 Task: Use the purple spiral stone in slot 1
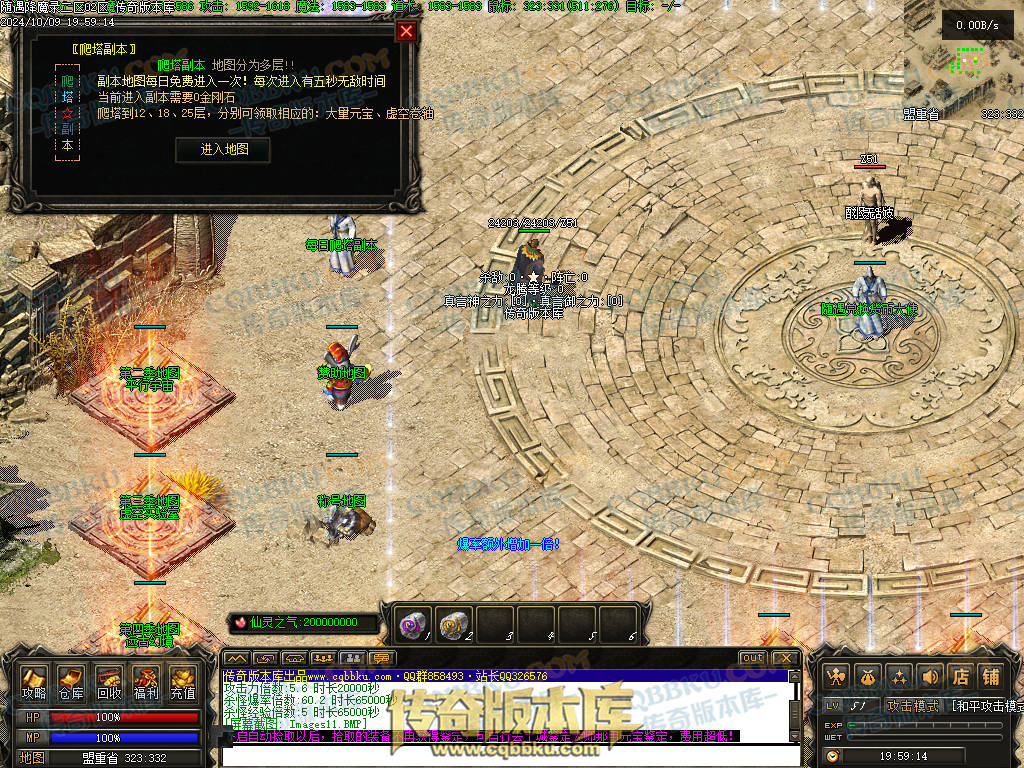[x=414, y=624]
